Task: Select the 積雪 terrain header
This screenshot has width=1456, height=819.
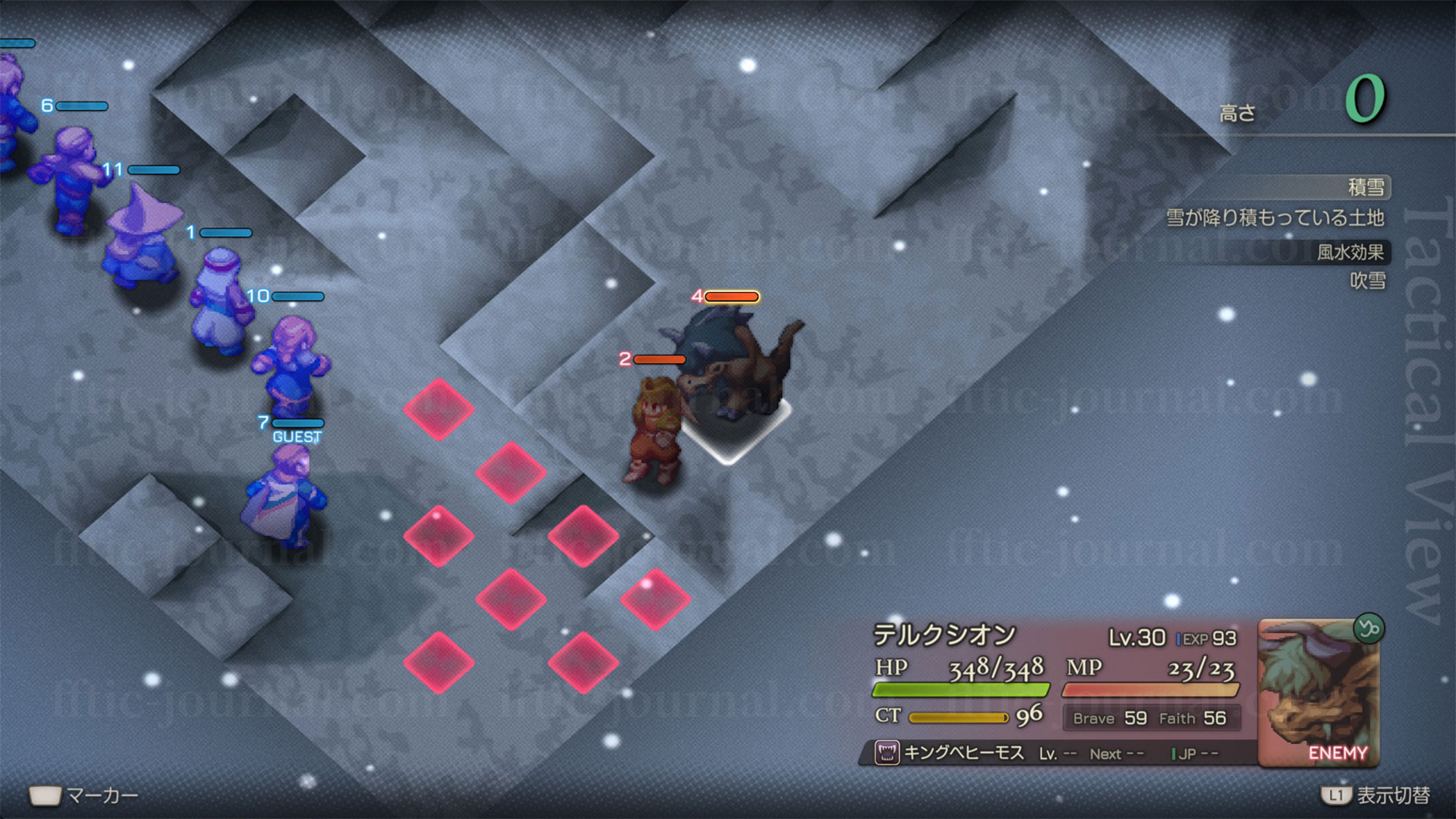Action: pos(1365,186)
